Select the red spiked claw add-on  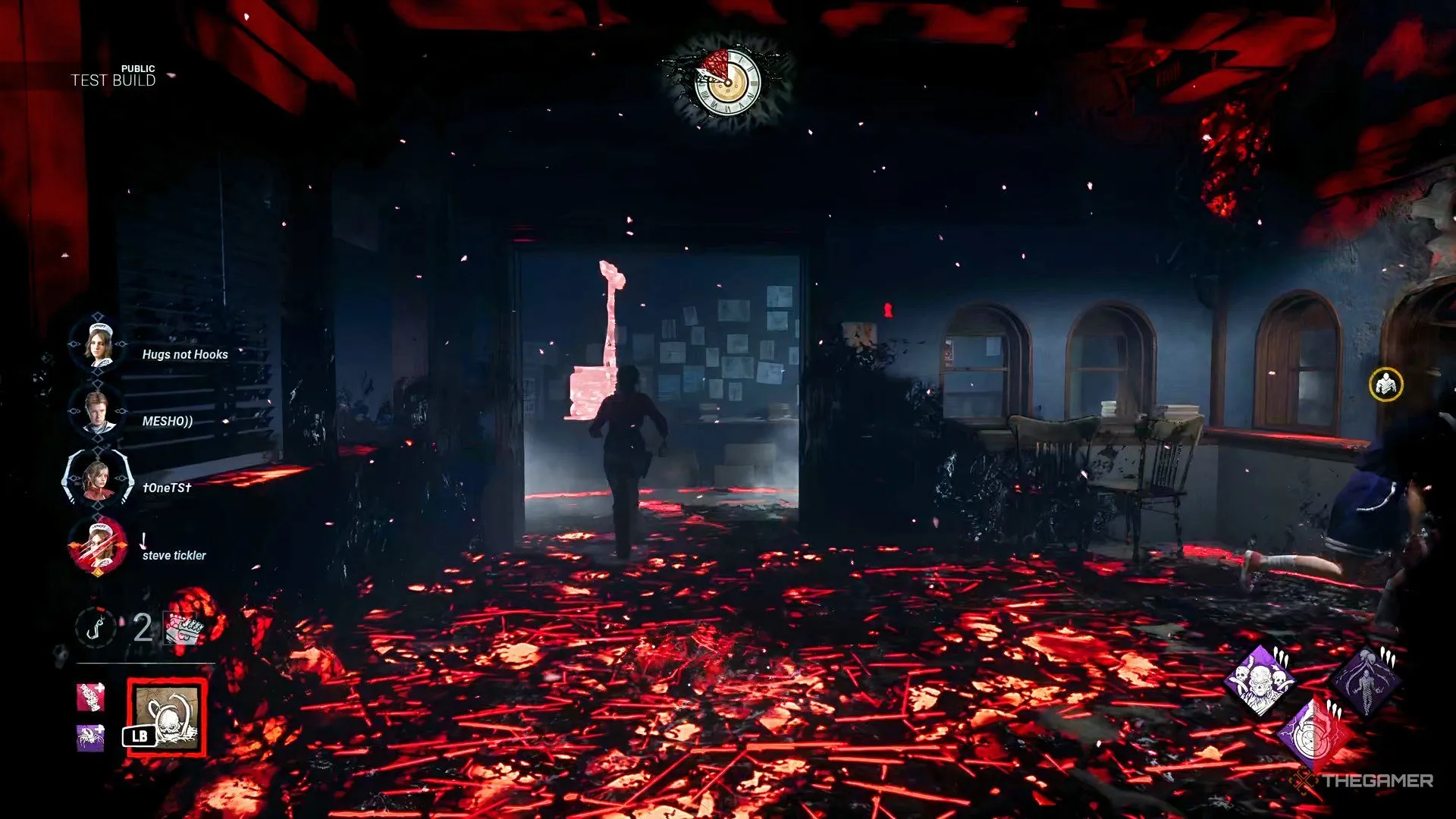[90, 698]
